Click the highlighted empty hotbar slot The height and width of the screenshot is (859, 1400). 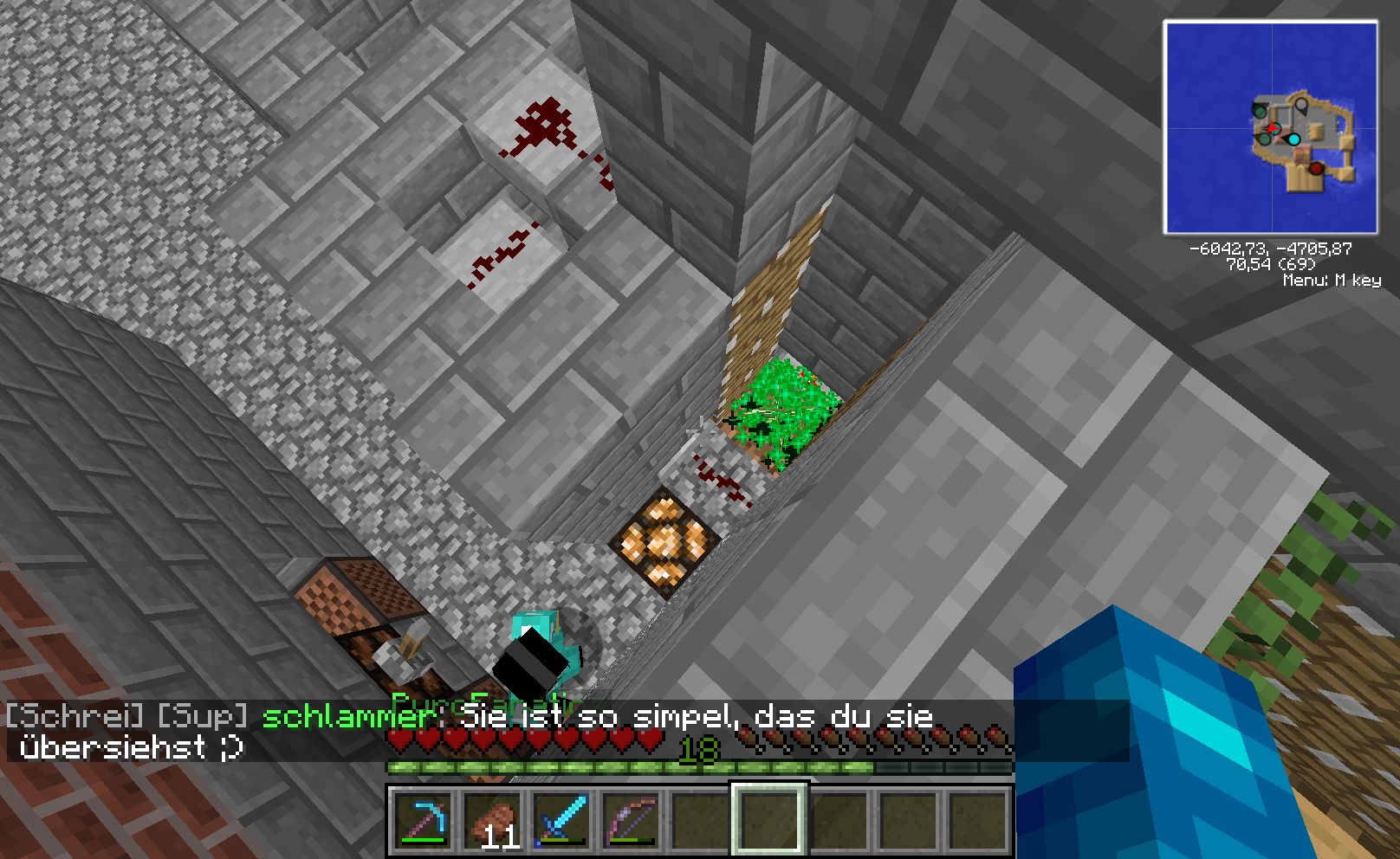[x=769, y=819]
